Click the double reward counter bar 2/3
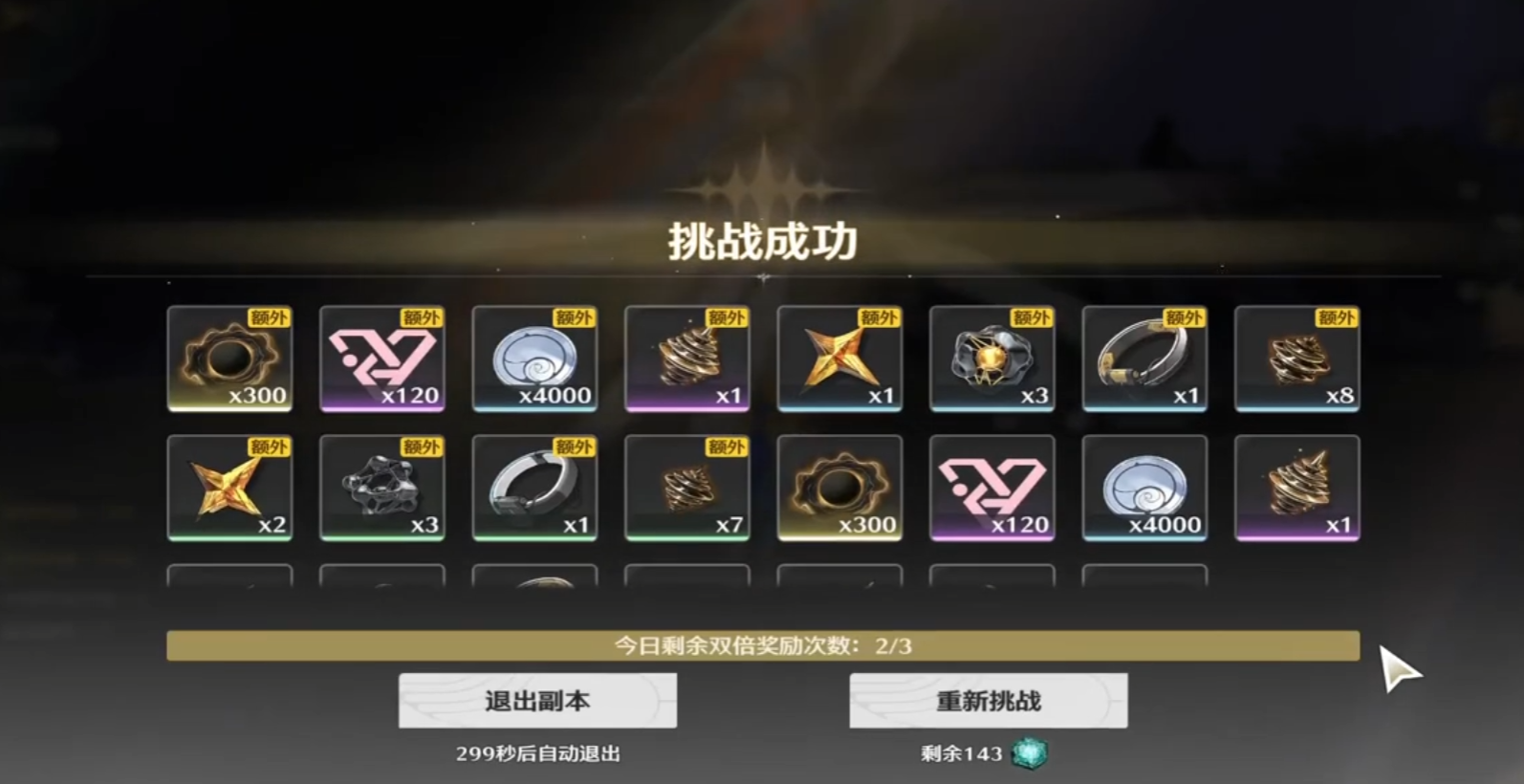This screenshot has height=784, width=1524. coord(762,646)
